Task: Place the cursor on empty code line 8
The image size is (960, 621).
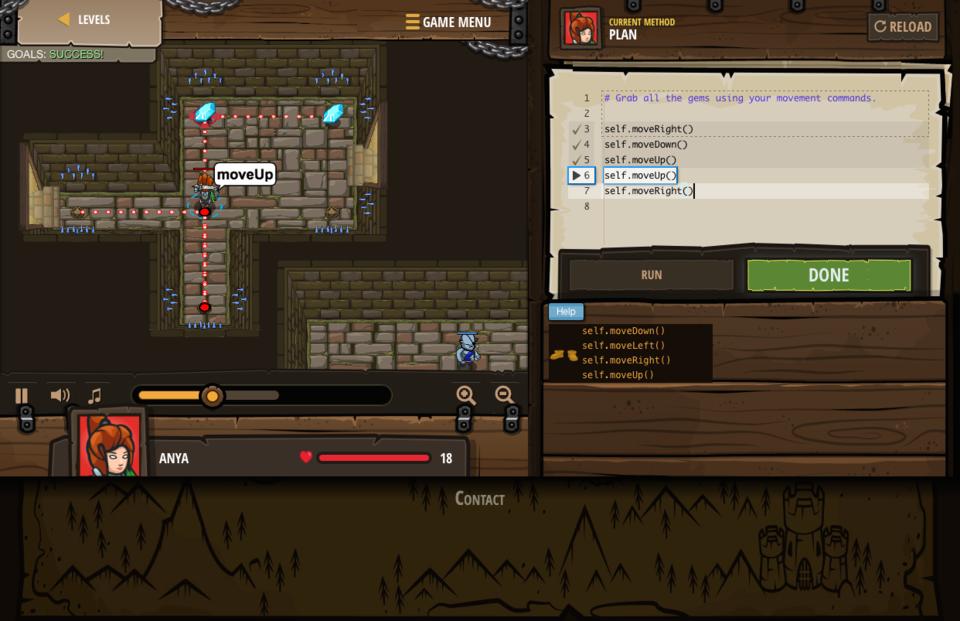Action: (x=700, y=207)
